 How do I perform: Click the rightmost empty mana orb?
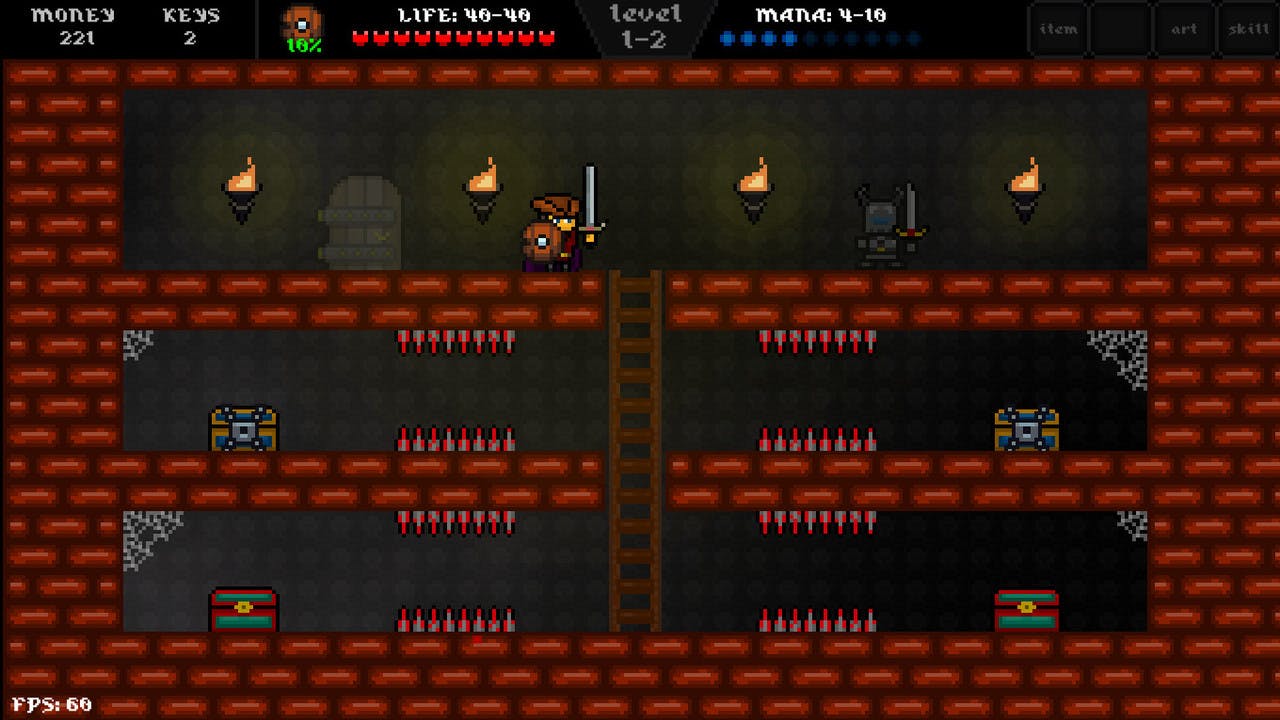tap(911, 38)
